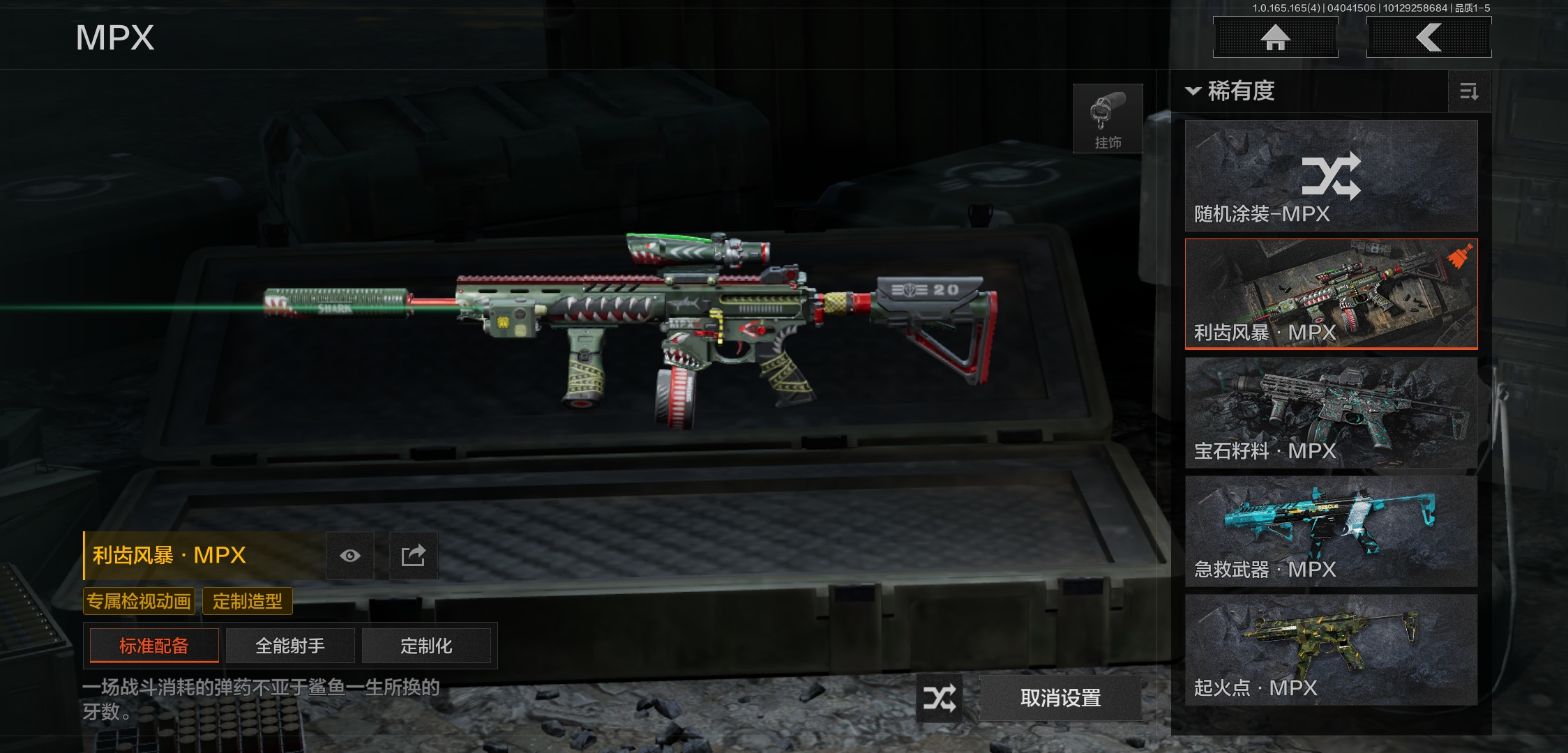Pick the 急救武器·MPX skin
The height and width of the screenshot is (753, 1568).
[x=1331, y=531]
